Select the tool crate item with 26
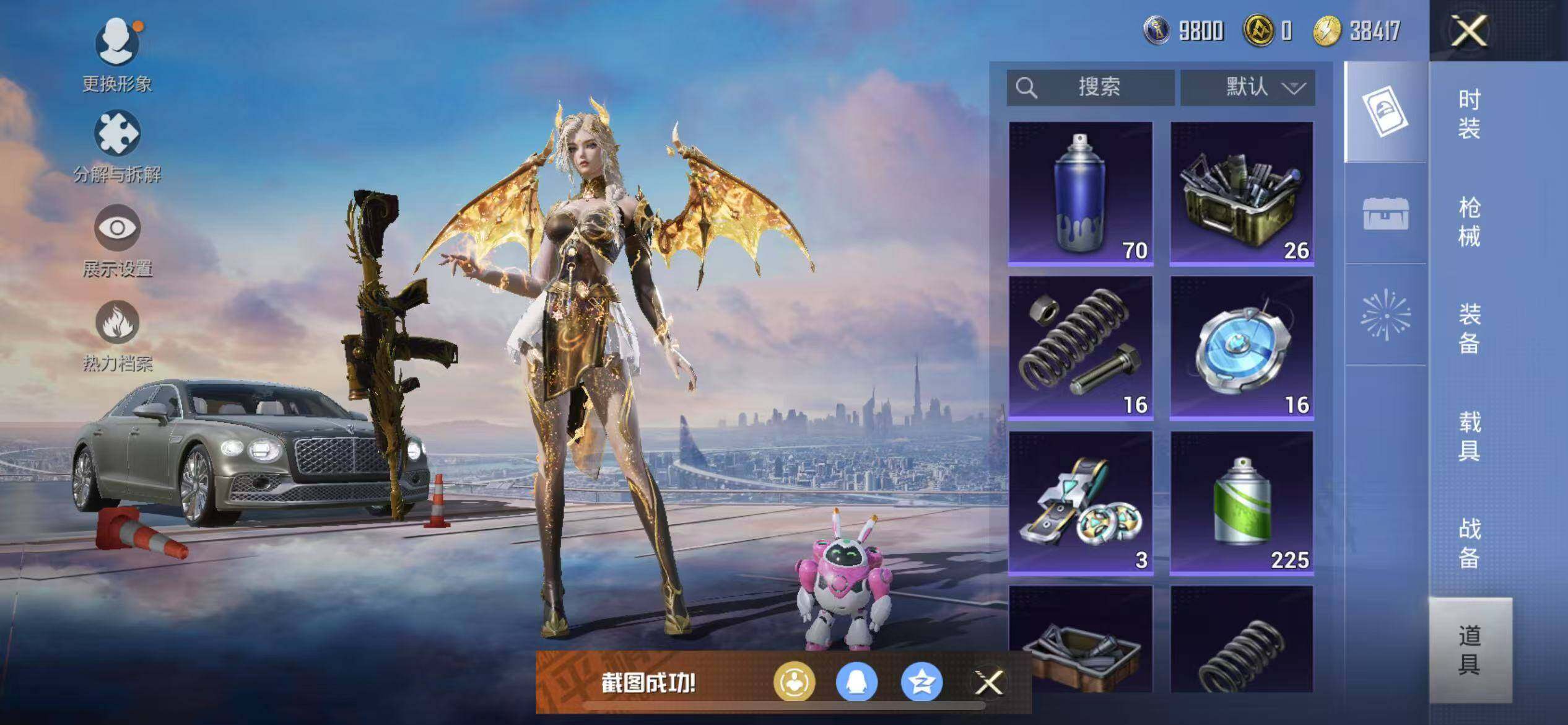This screenshot has width=1568, height=725. (1242, 193)
